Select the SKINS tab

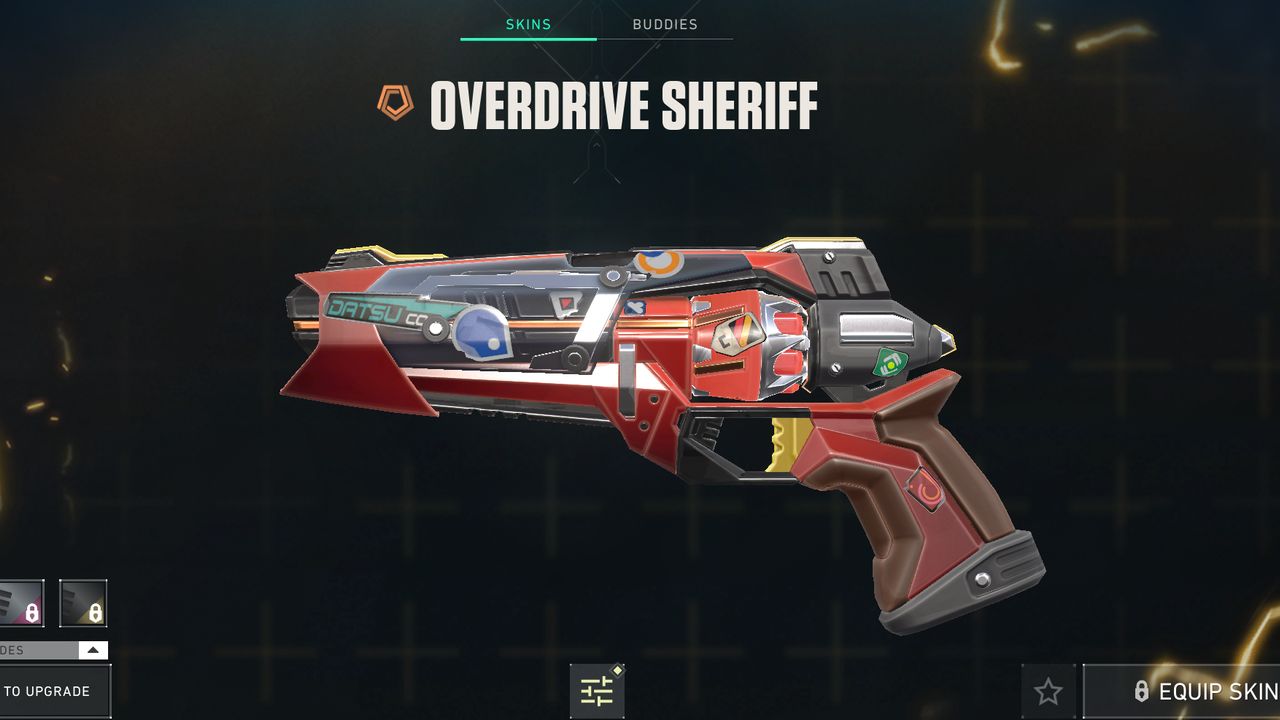click(528, 24)
